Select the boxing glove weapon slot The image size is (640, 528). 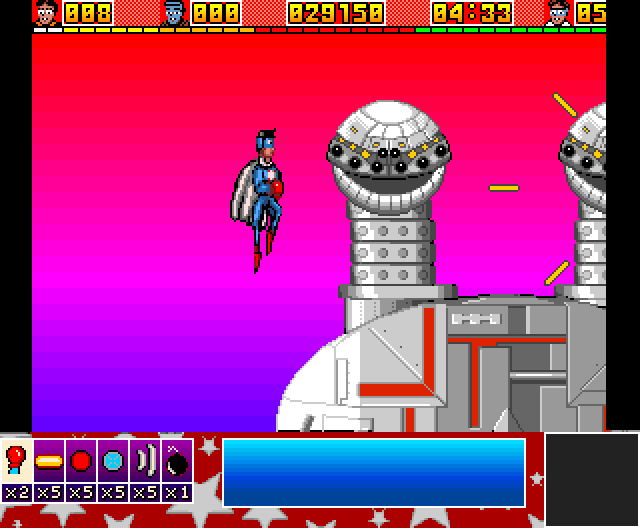tap(16, 461)
